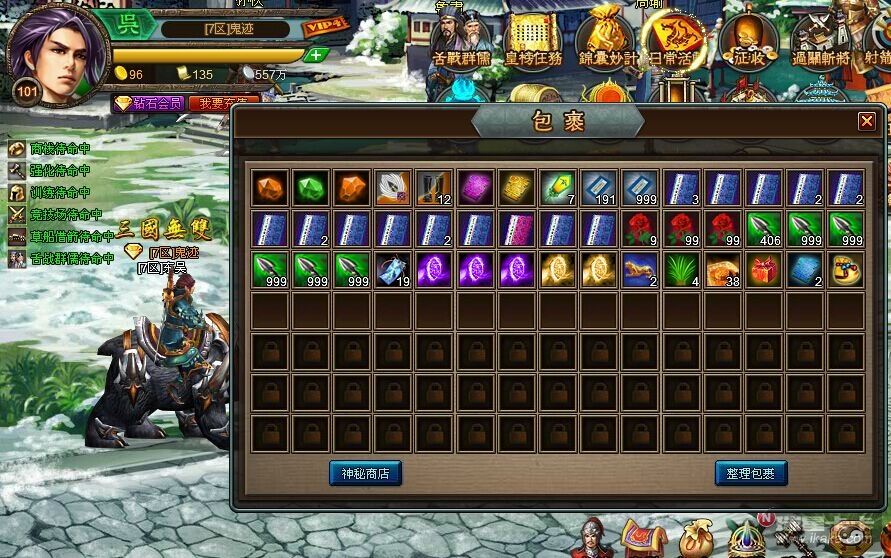This screenshot has width=891, height=558.
Task: Select the arrowhead stack of 406
Action: pos(764,229)
